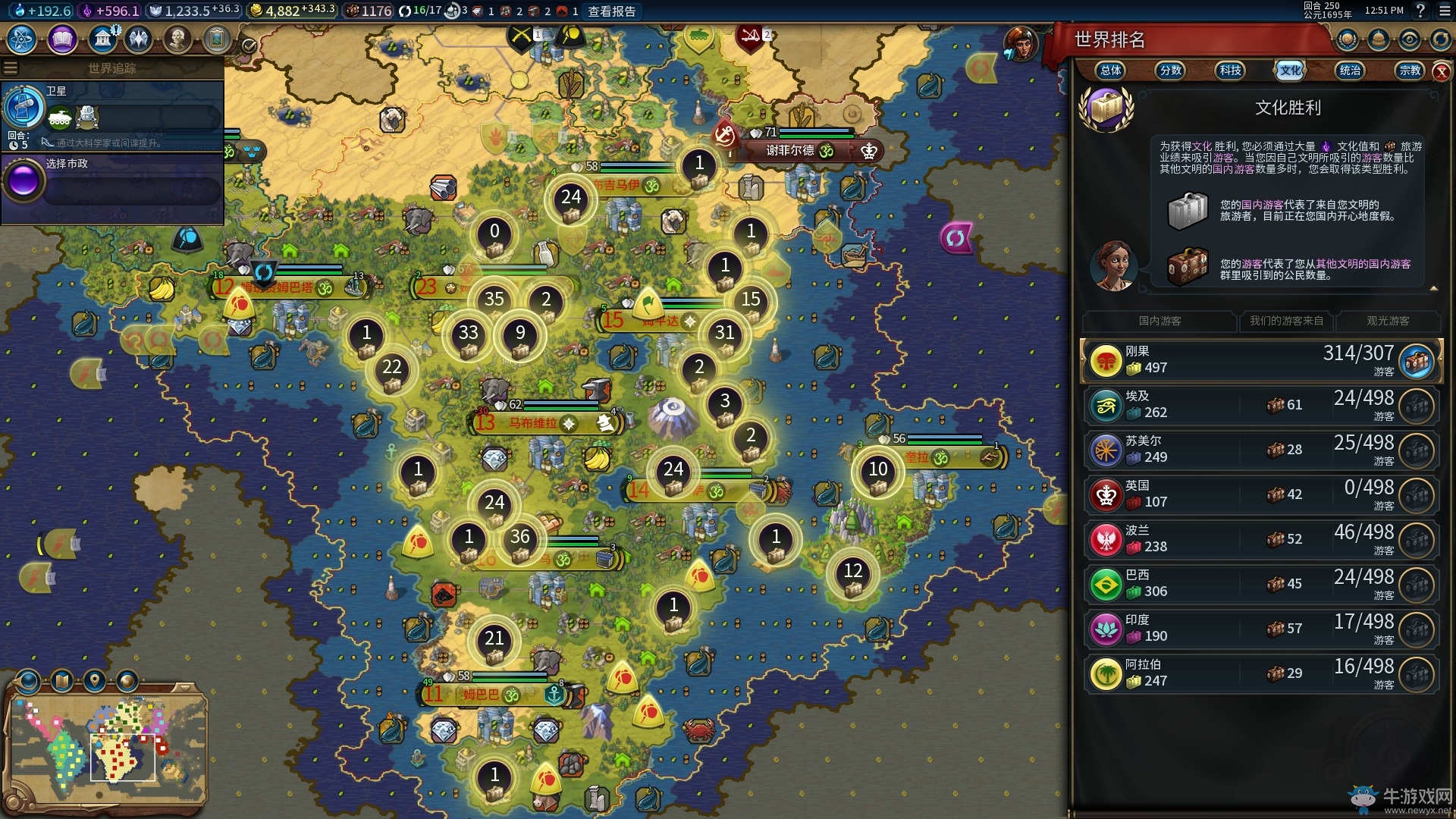
Task: Close the World Rankings panel
Action: tap(1441, 71)
